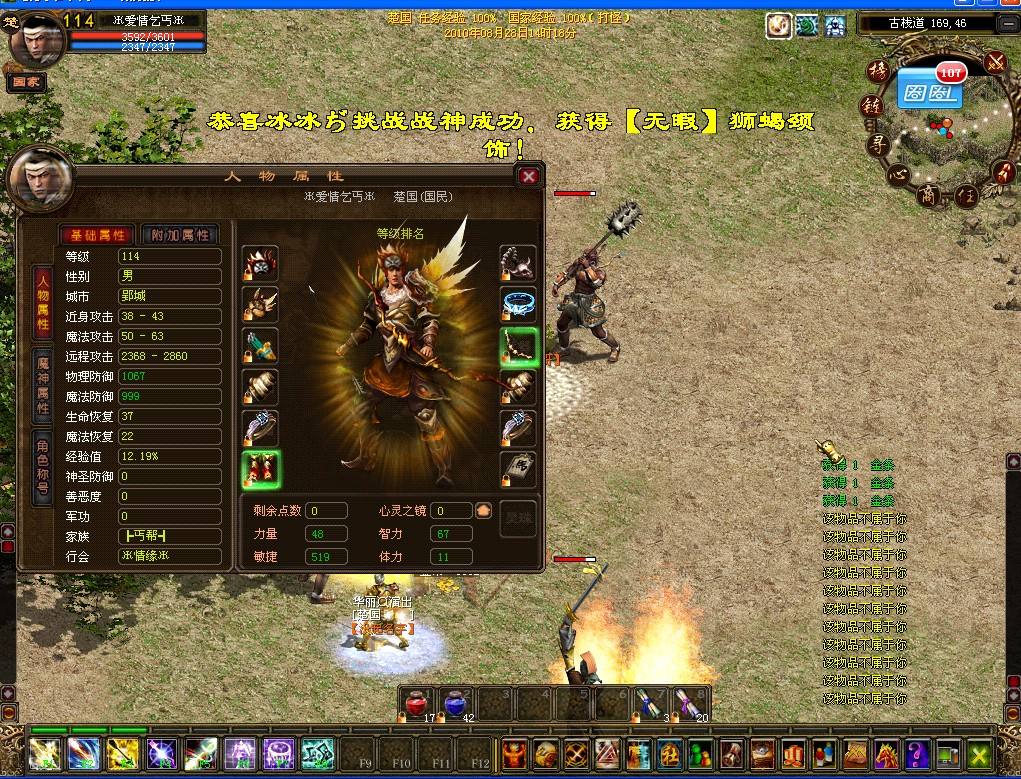This screenshot has width=1021, height=779.
Task: Close the character attributes window
Action: point(529,177)
